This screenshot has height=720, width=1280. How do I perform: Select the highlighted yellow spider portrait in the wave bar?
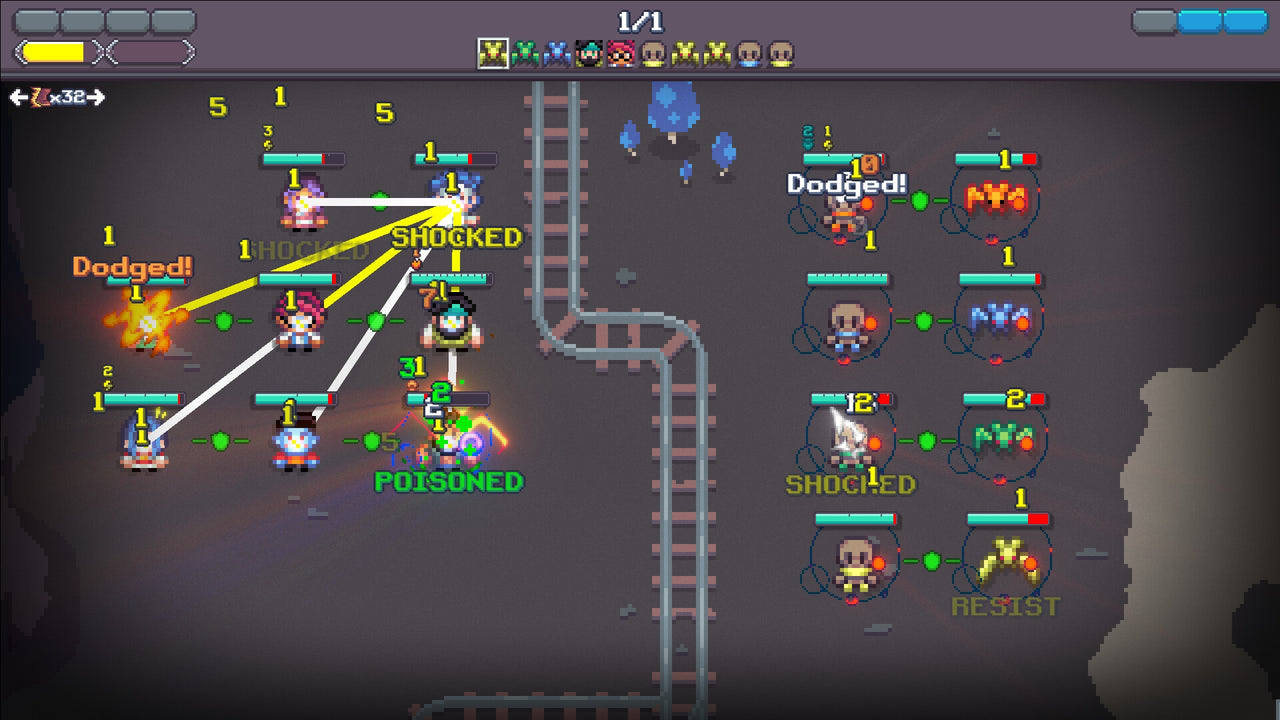click(x=494, y=50)
